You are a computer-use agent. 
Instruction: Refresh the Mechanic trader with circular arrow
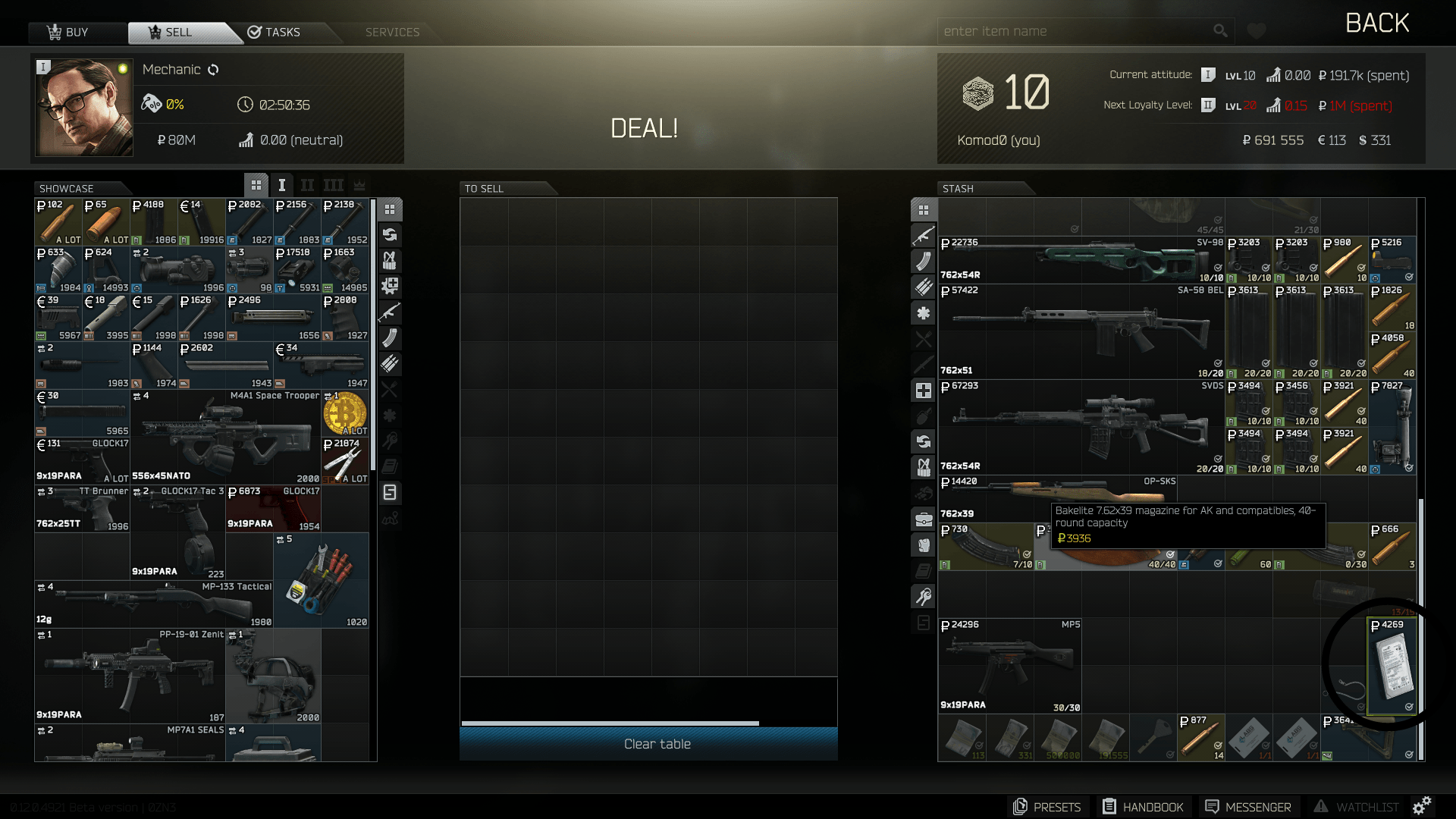coord(213,70)
